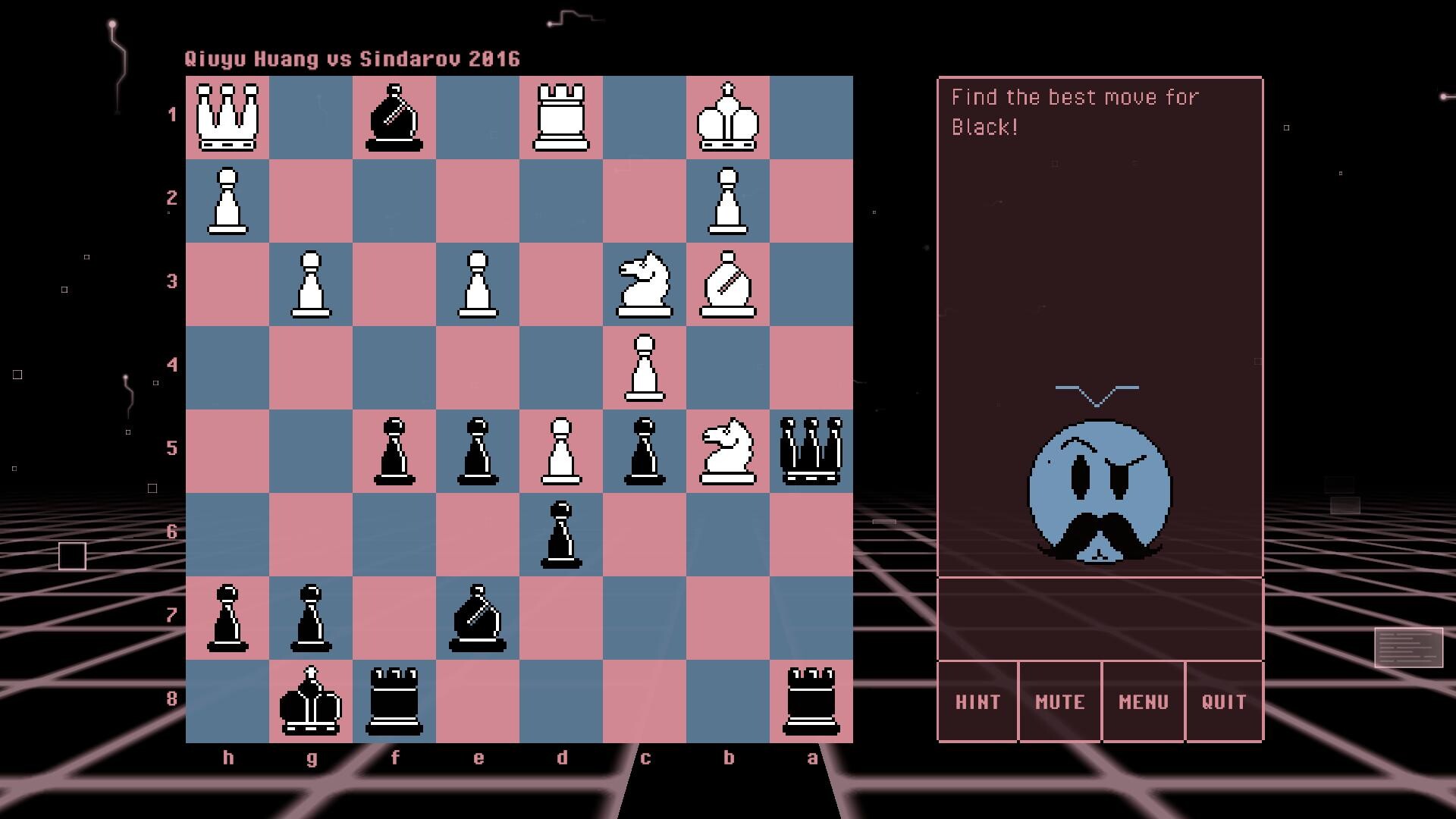Screen dimensions: 1456x819
Task: Select the black rook on f8
Action: tap(394, 701)
